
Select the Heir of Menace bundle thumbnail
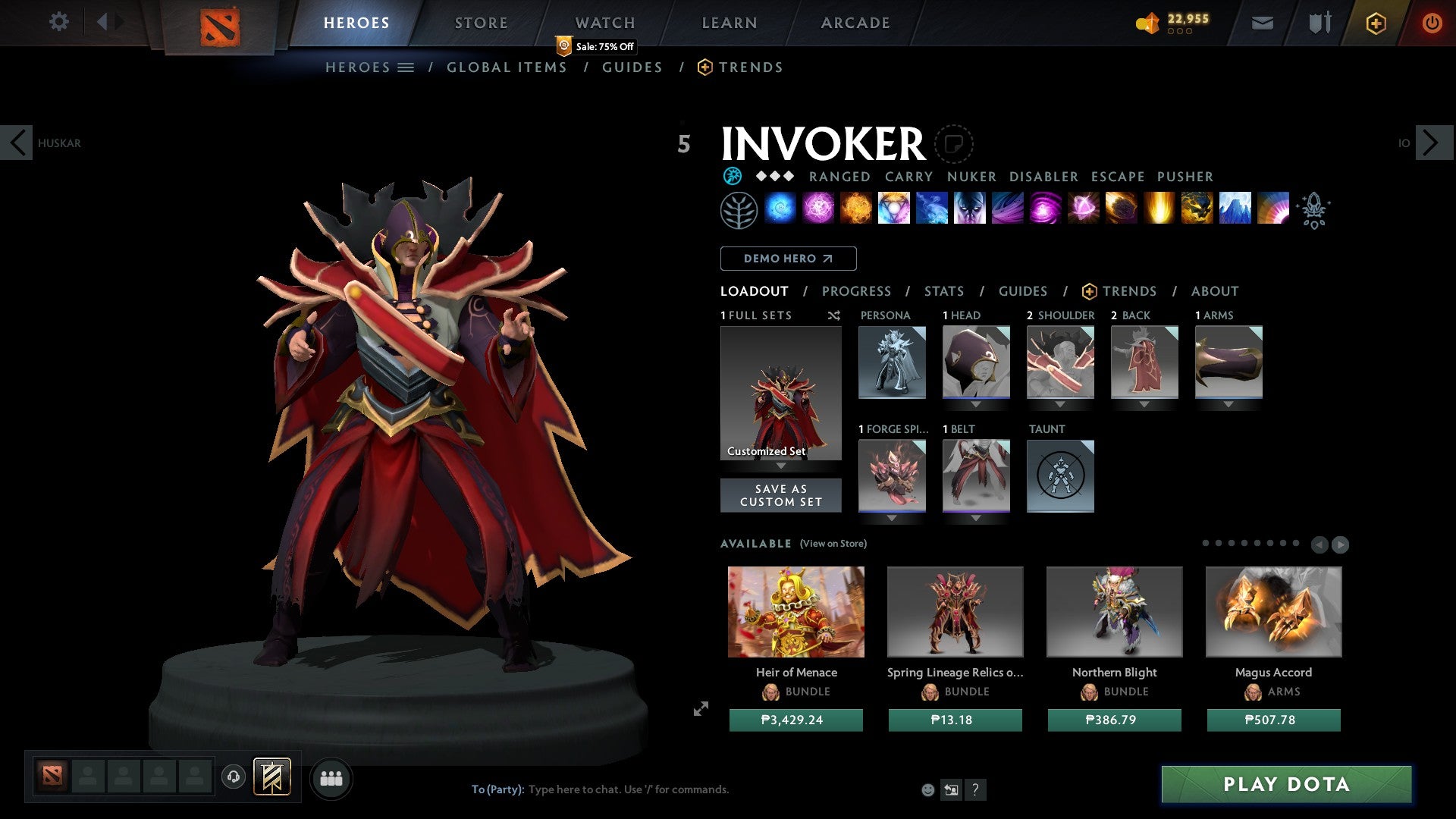point(795,611)
